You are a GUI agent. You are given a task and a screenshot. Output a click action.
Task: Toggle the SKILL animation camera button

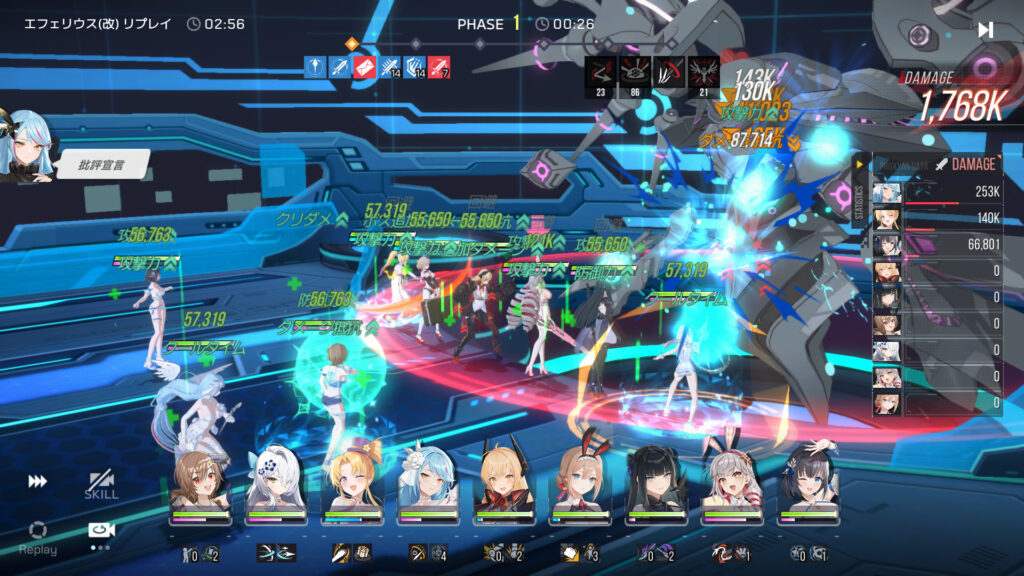[101, 485]
